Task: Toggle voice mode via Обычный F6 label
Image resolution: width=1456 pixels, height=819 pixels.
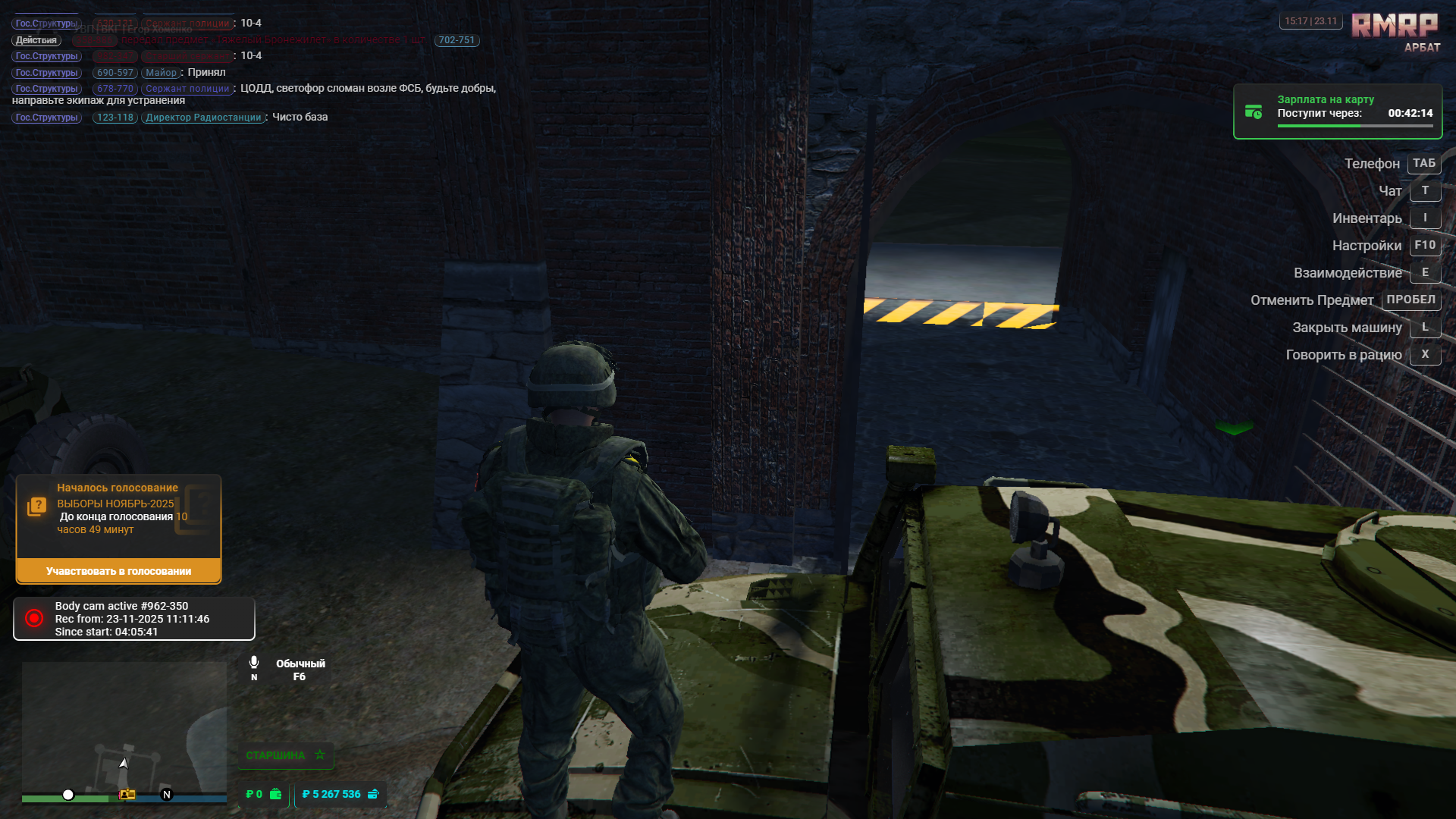Action: [300, 670]
